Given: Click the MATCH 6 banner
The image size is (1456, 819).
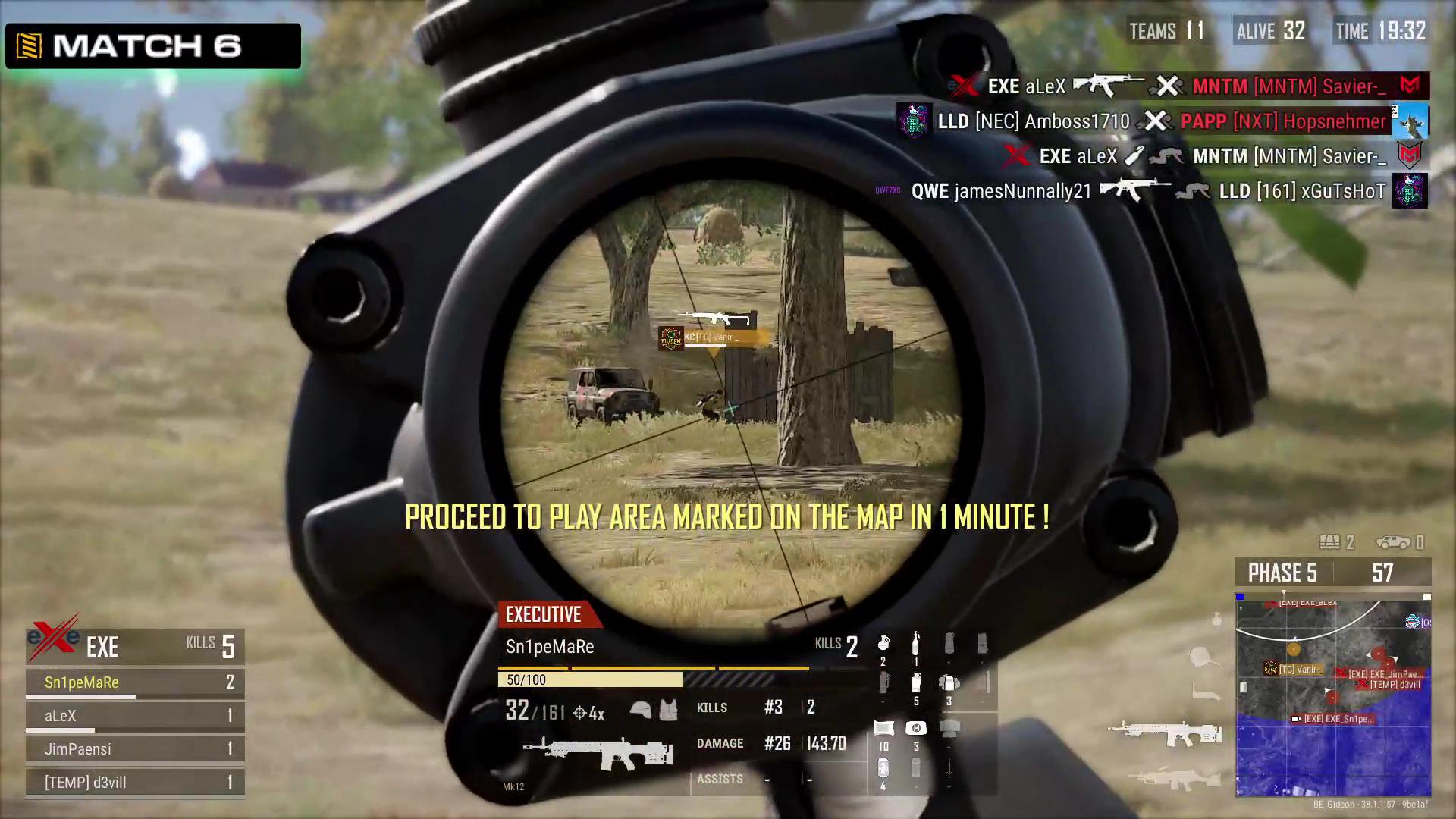Looking at the screenshot, I should click(153, 46).
